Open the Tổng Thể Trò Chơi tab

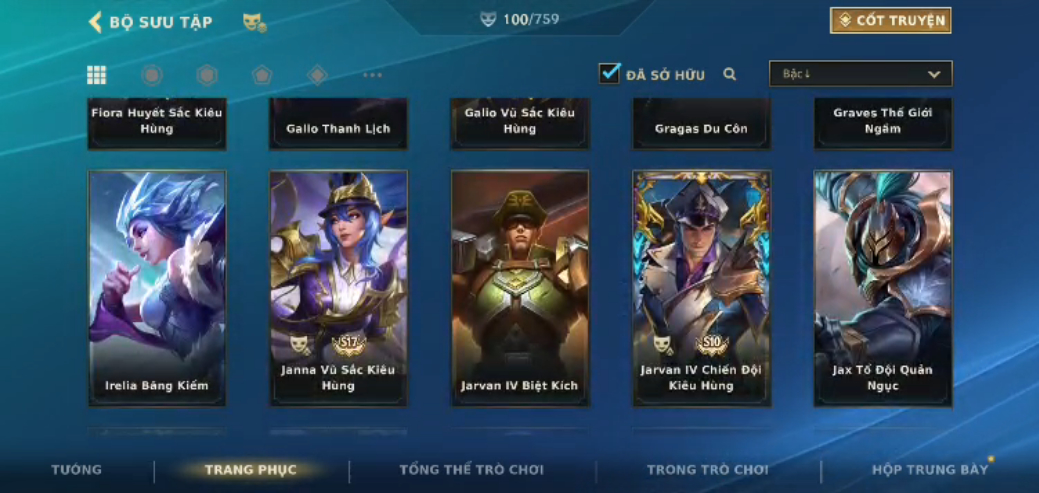click(x=472, y=470)
